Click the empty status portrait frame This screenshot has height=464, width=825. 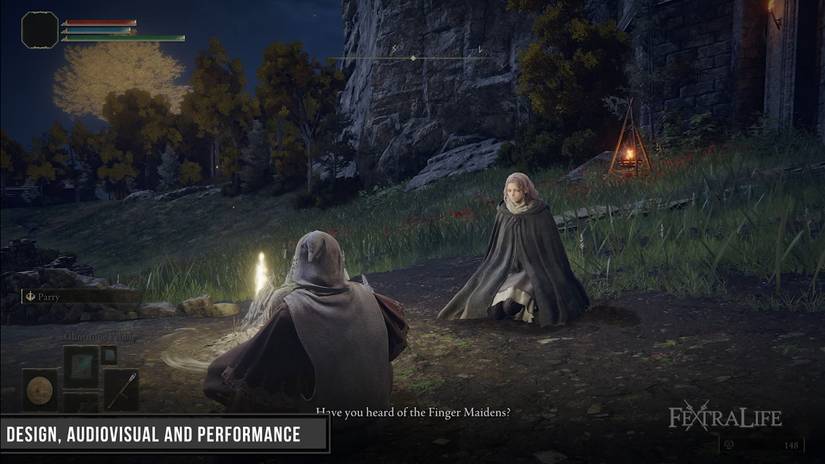(x=40, y=29)
